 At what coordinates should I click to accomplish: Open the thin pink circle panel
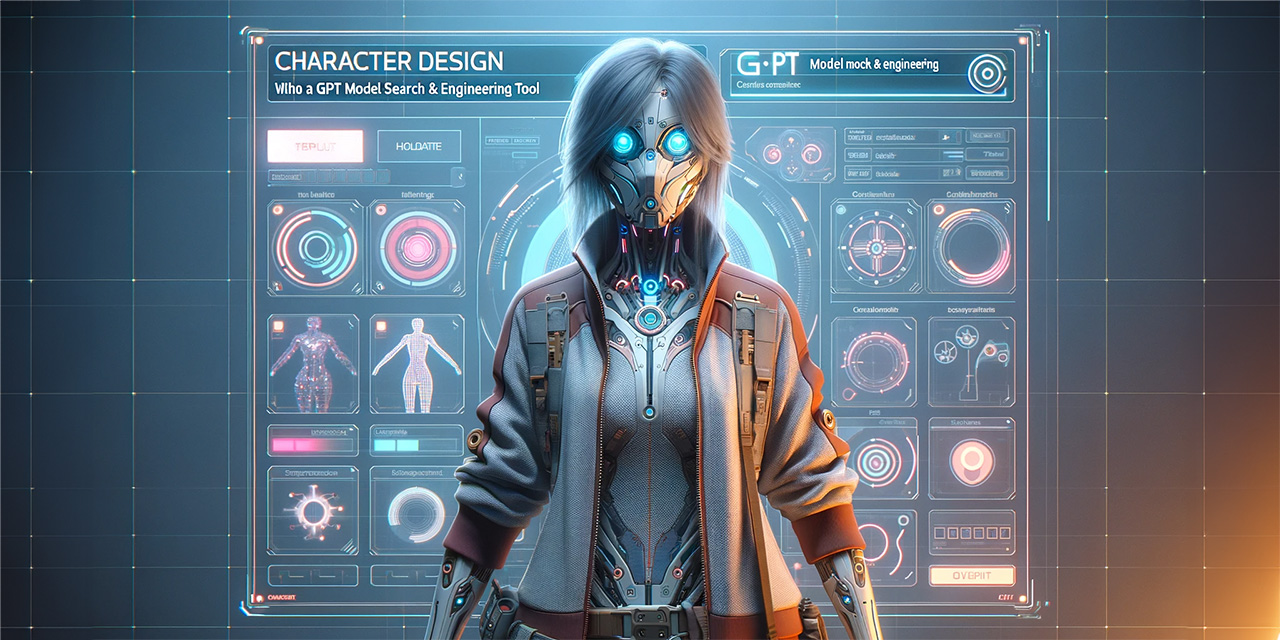[875, 359]
